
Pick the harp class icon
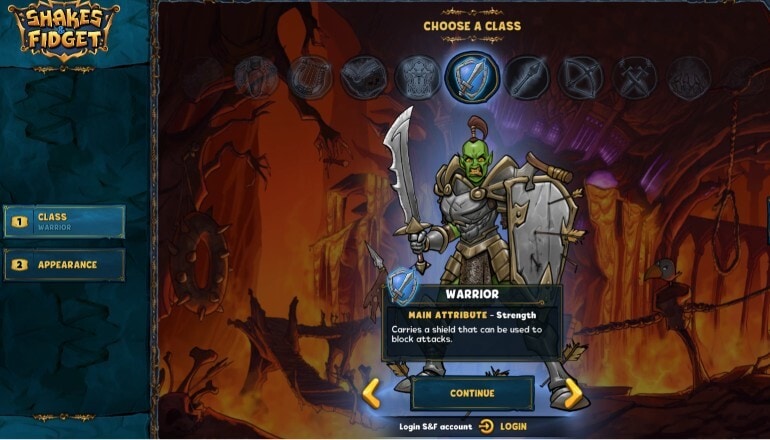coord(310,77)
